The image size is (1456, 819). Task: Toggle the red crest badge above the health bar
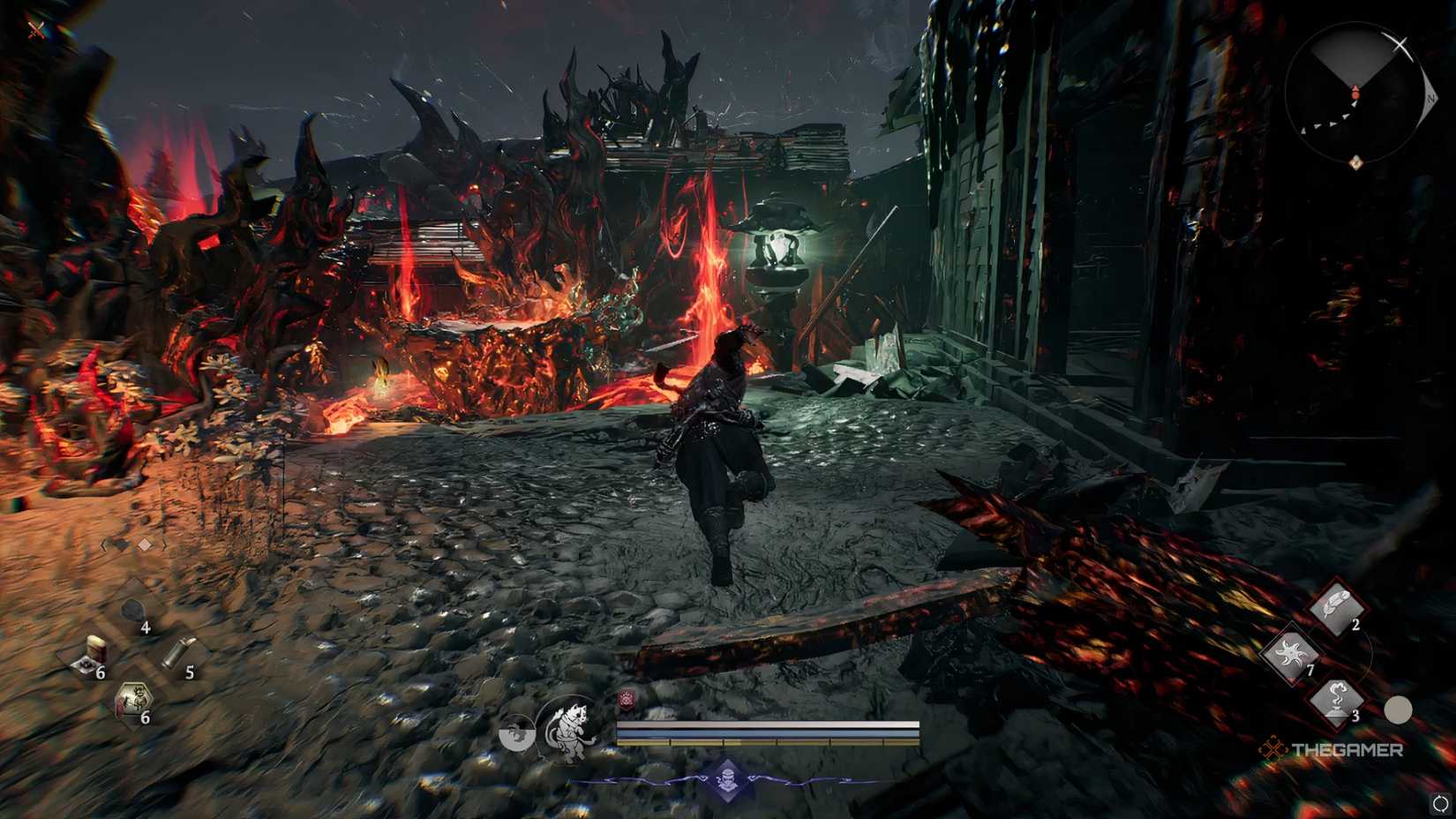[x=627, y=700]
